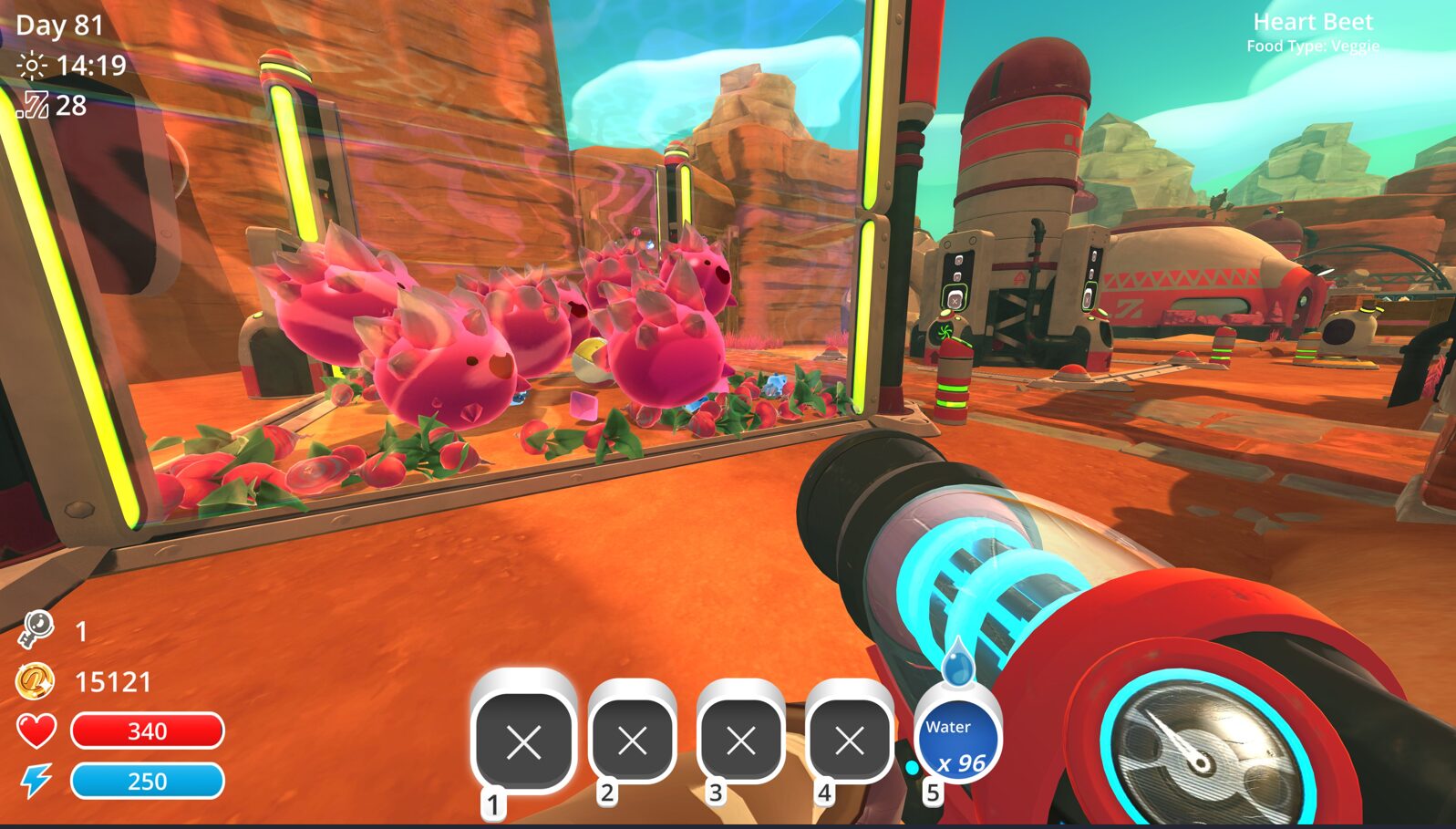Click the blue energy bar showing 250

[x=148, y=781]
